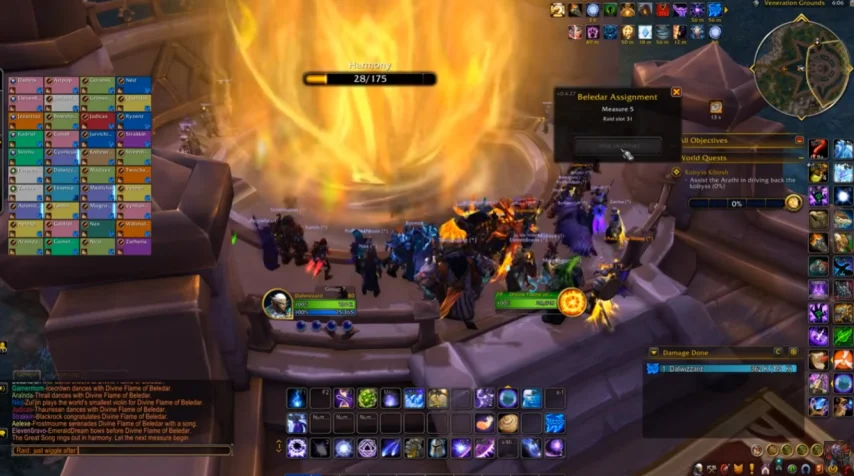Image resolution: width=854 pixels, height=476 pixels.
Task: Click the extra action button over Divine Flame
Action: coord(572,301)
